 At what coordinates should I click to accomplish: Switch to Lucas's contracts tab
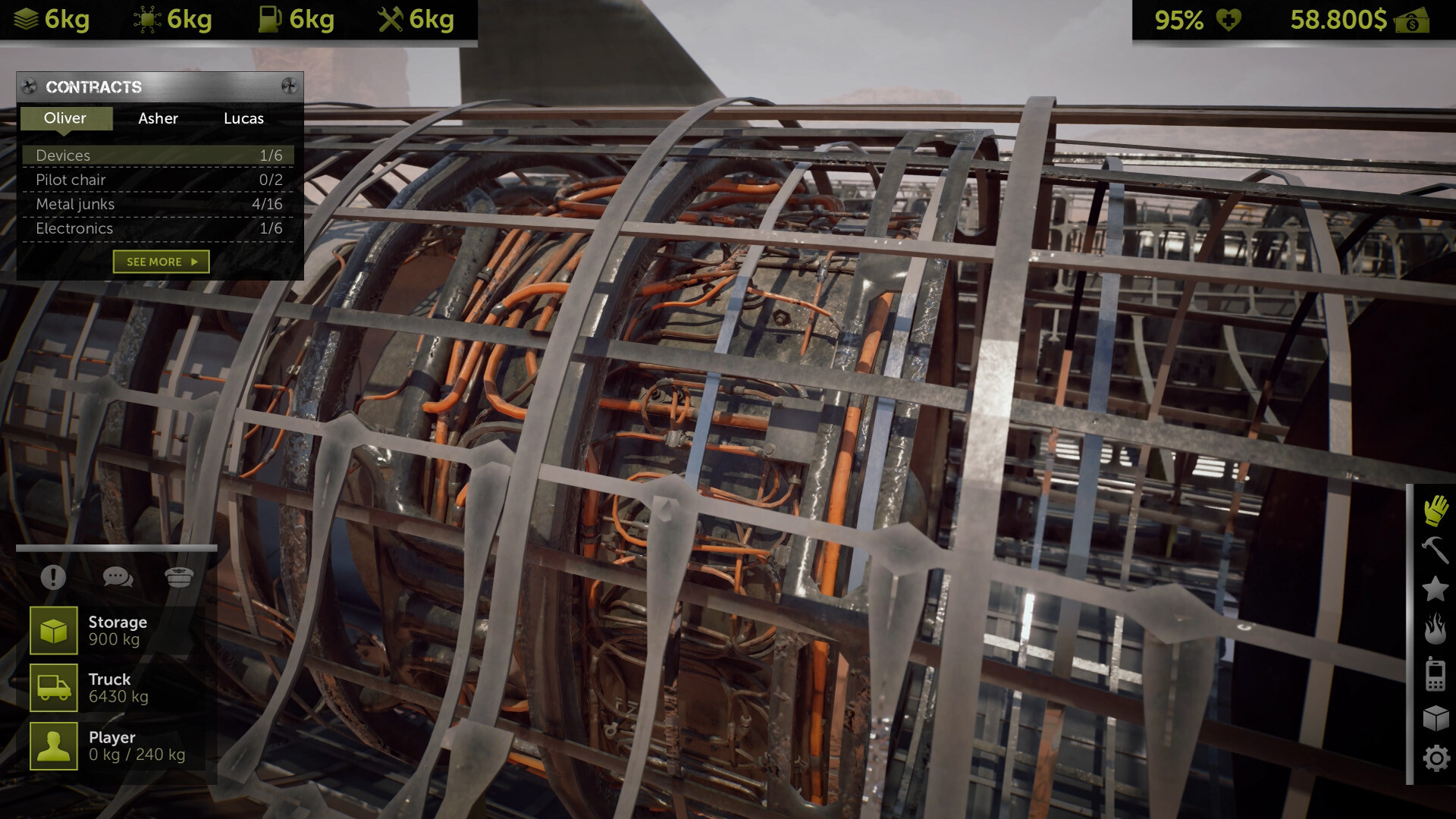pos(243,118)
